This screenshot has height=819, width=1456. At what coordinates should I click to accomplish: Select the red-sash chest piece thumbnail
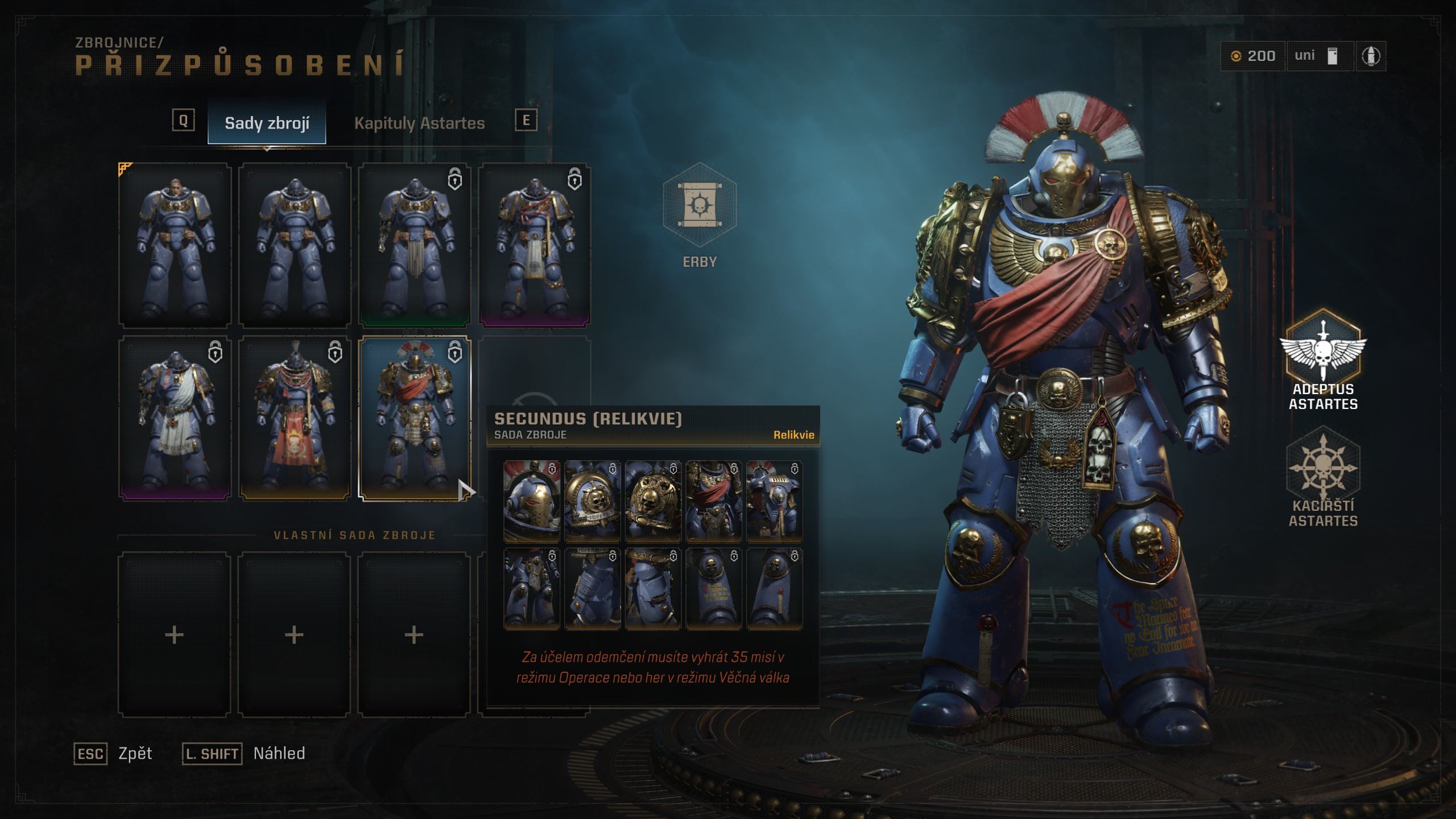coord(714,501)
